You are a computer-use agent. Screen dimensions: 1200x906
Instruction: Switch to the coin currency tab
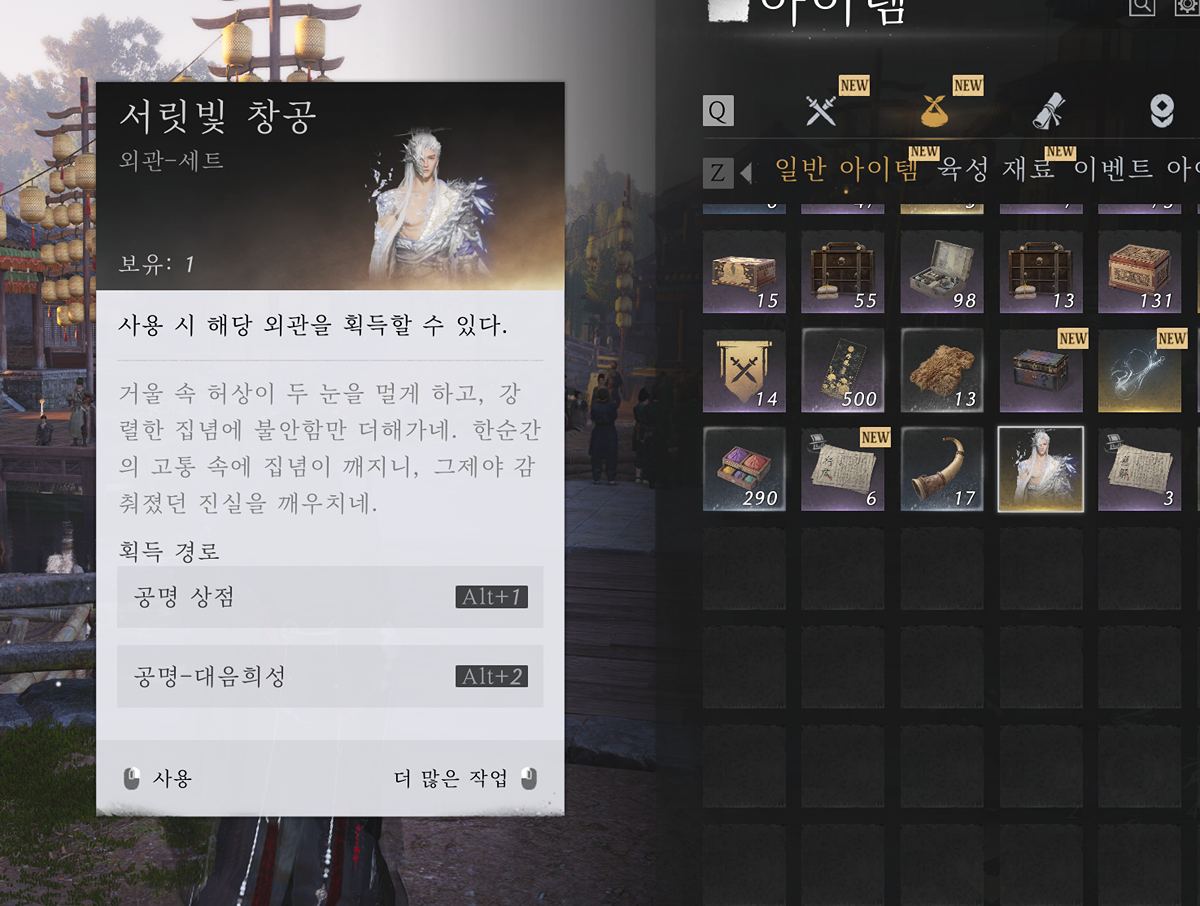[1161, 110]
